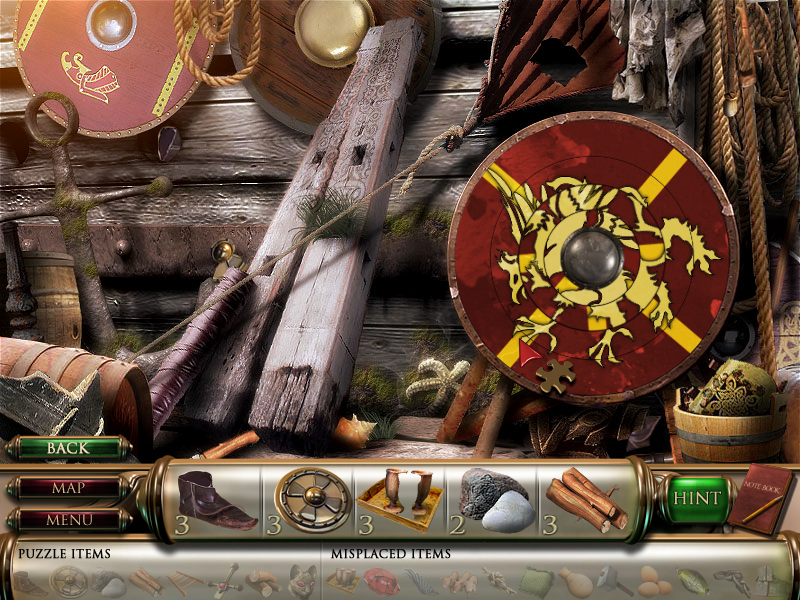Viewport: 800px width, 600px height.
Task: Select the fish misplaced item silhouette
Action: pos(690,580)
